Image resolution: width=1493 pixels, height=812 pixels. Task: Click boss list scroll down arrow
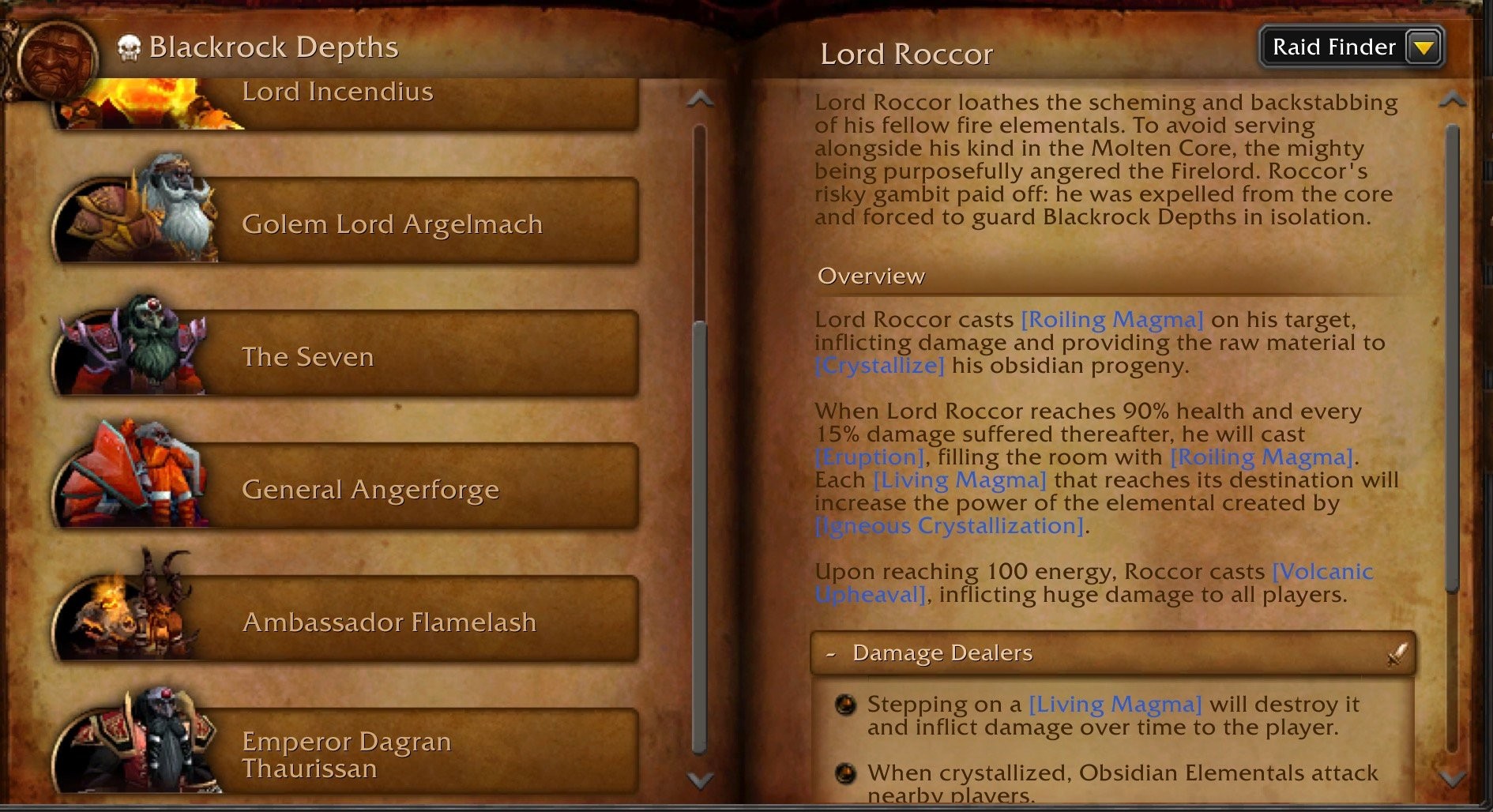click(x=700, y=780)
